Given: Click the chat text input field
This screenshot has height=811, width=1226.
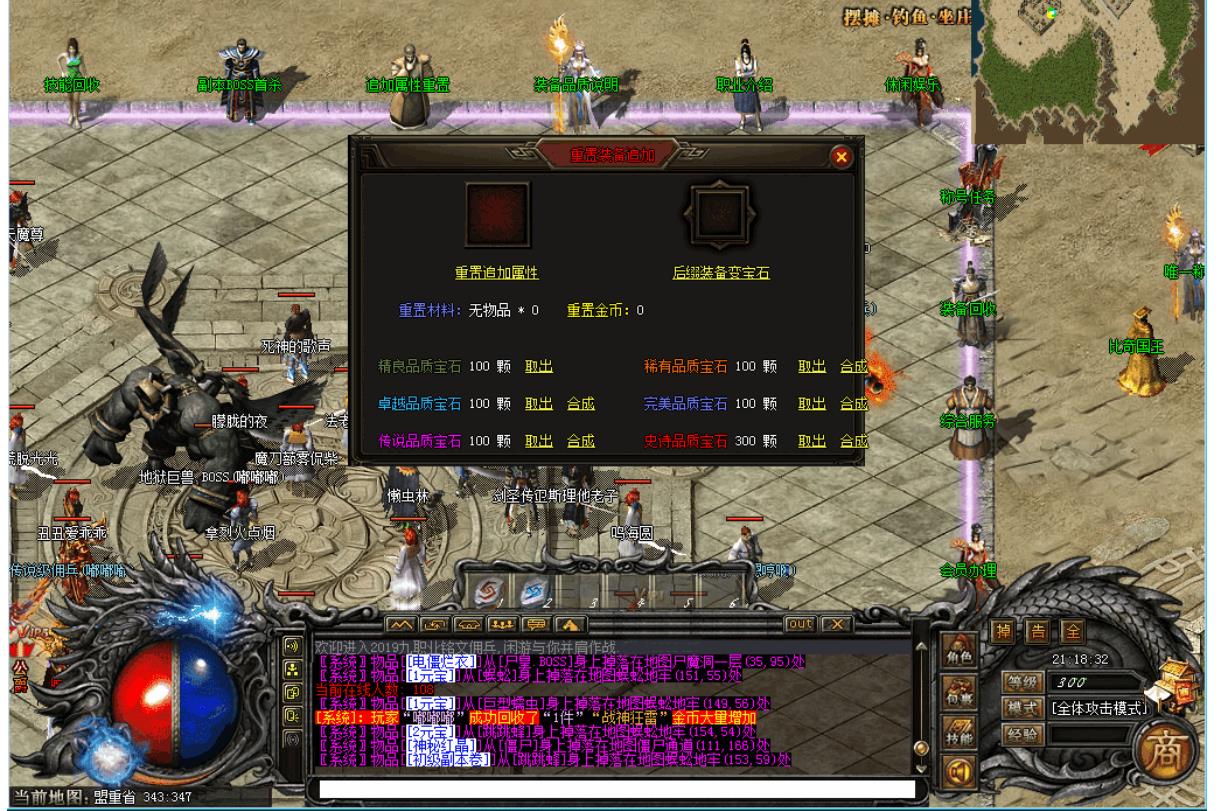Looking at the screenshot, I should click(x=615, y=789).
